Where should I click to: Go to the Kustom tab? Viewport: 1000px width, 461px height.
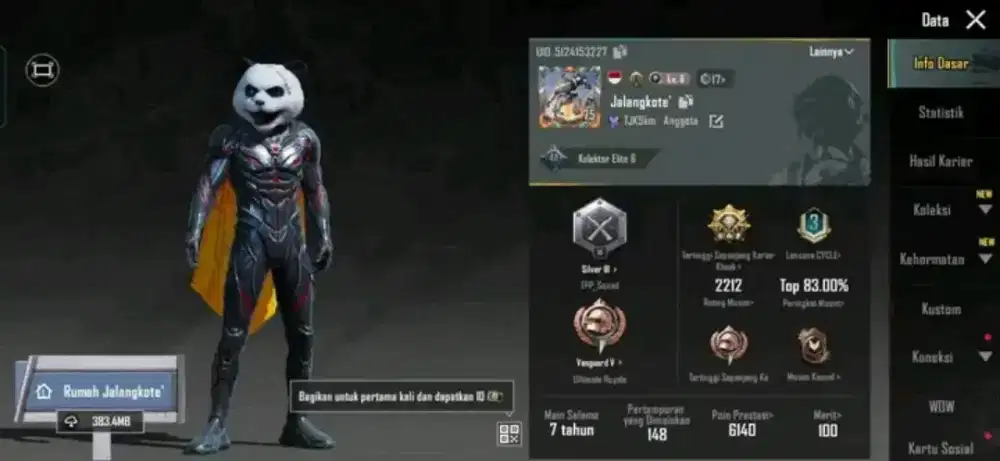pos(941,309)
